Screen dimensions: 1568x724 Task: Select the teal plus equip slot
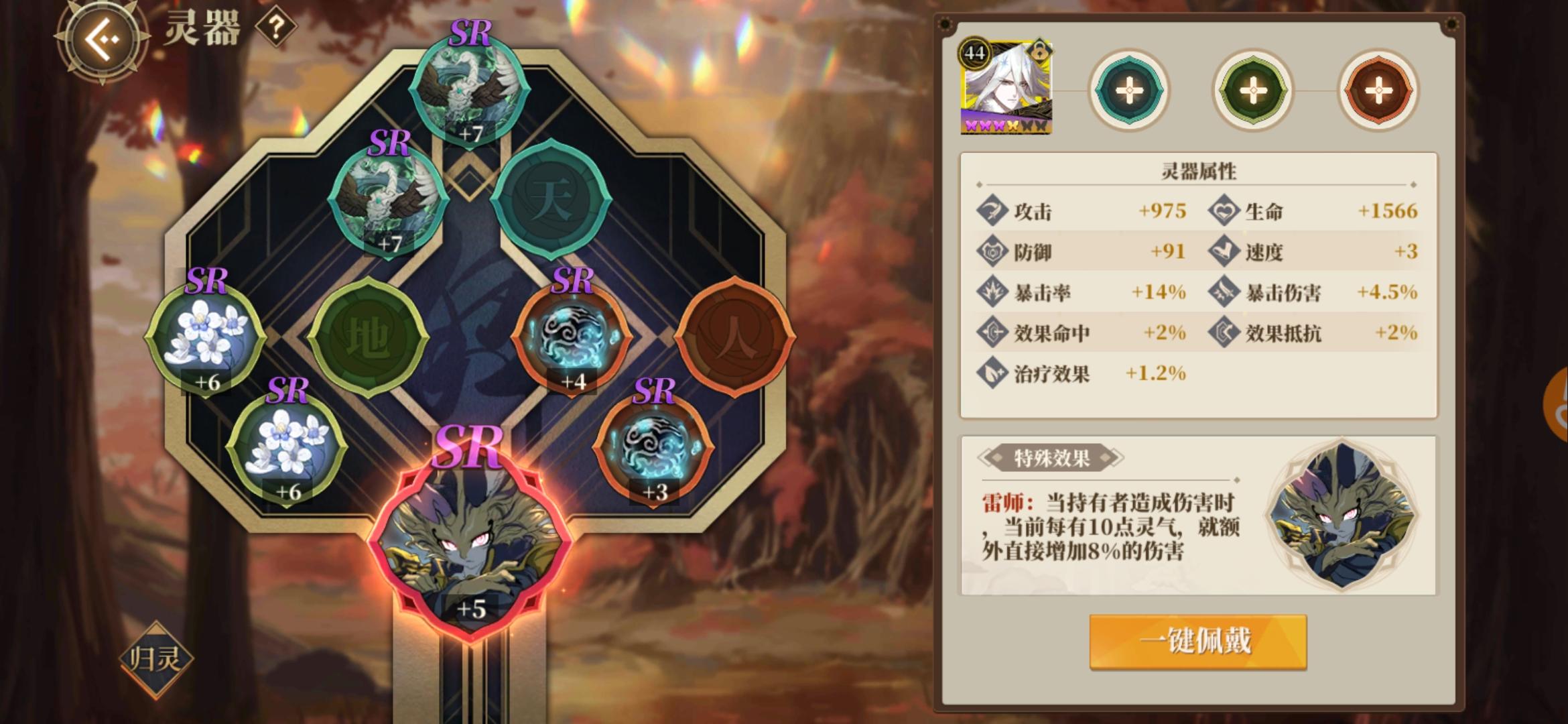1129,89
